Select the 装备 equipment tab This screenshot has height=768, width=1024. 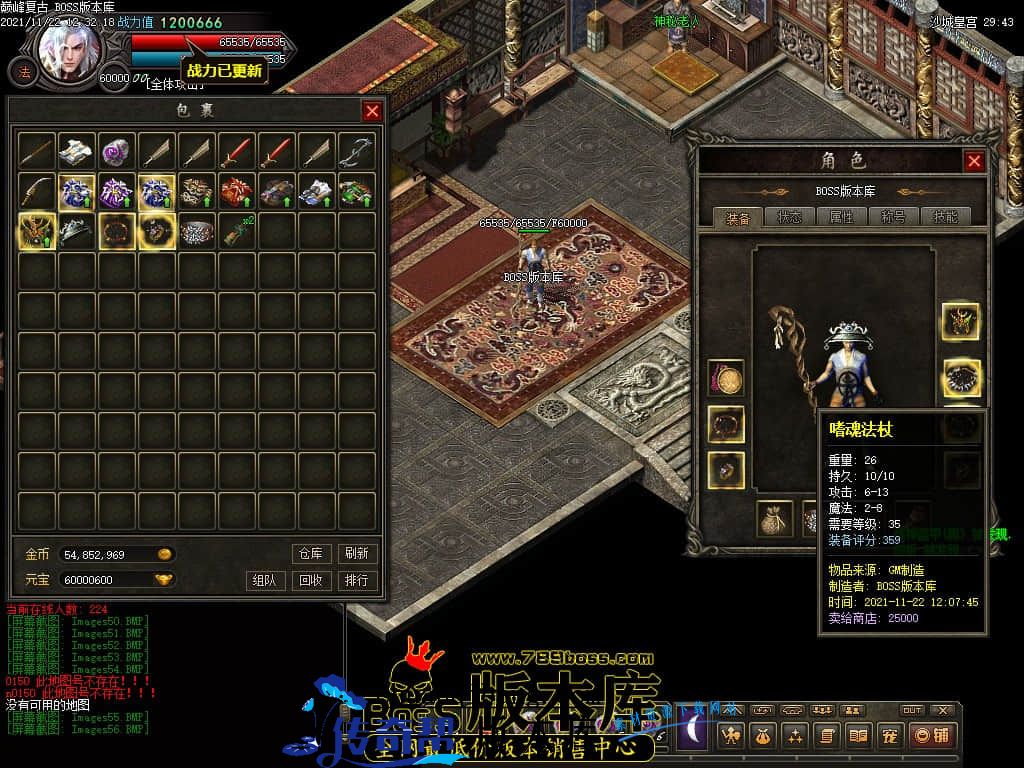(738, 217)
